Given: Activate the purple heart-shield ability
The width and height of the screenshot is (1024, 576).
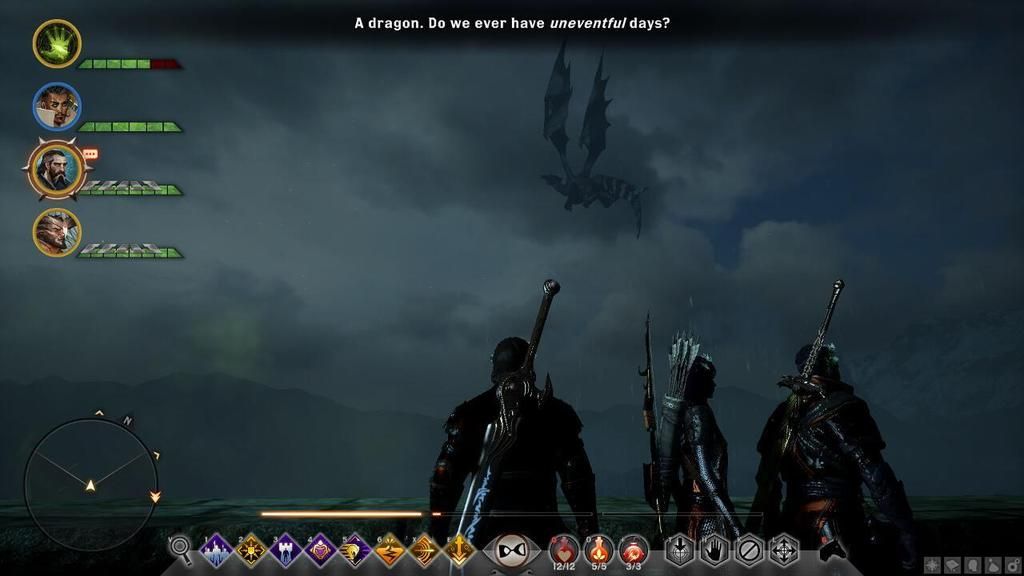Looking at the screenshot, I should 321,550.
